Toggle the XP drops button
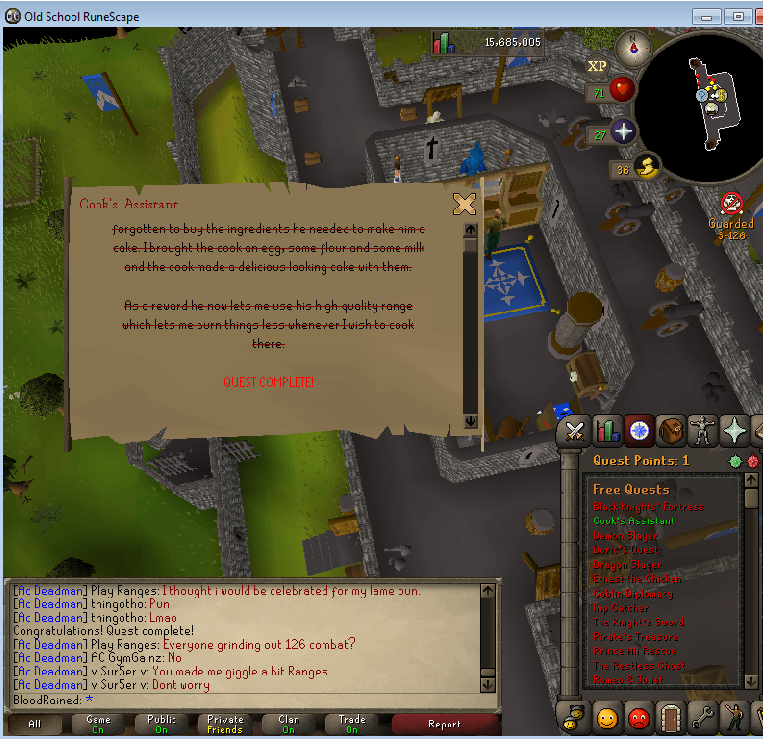The width and height of the screenshot is (768, 739). tap(597, 66)
